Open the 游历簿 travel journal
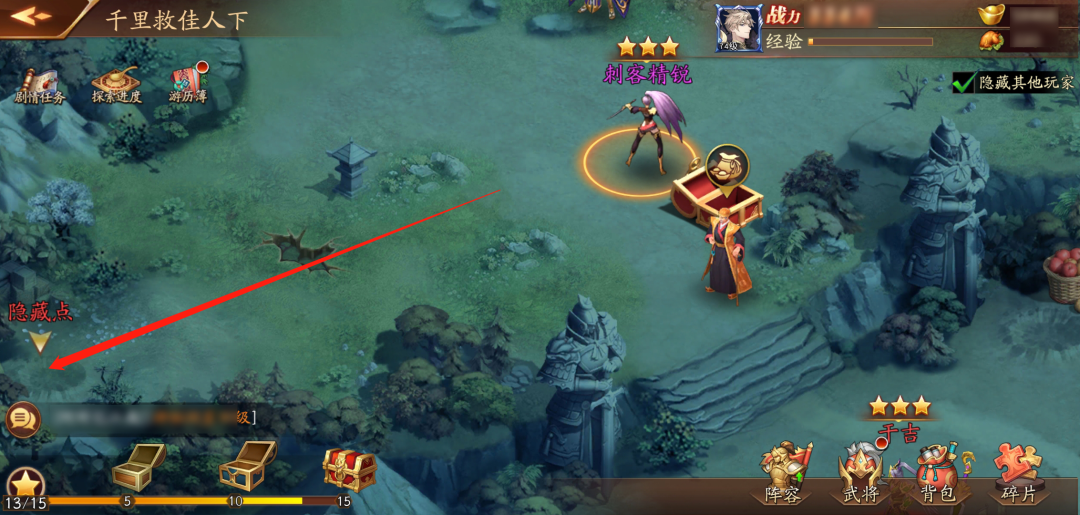This screenshot has height=515, width=1080. [x=187, y=86]
